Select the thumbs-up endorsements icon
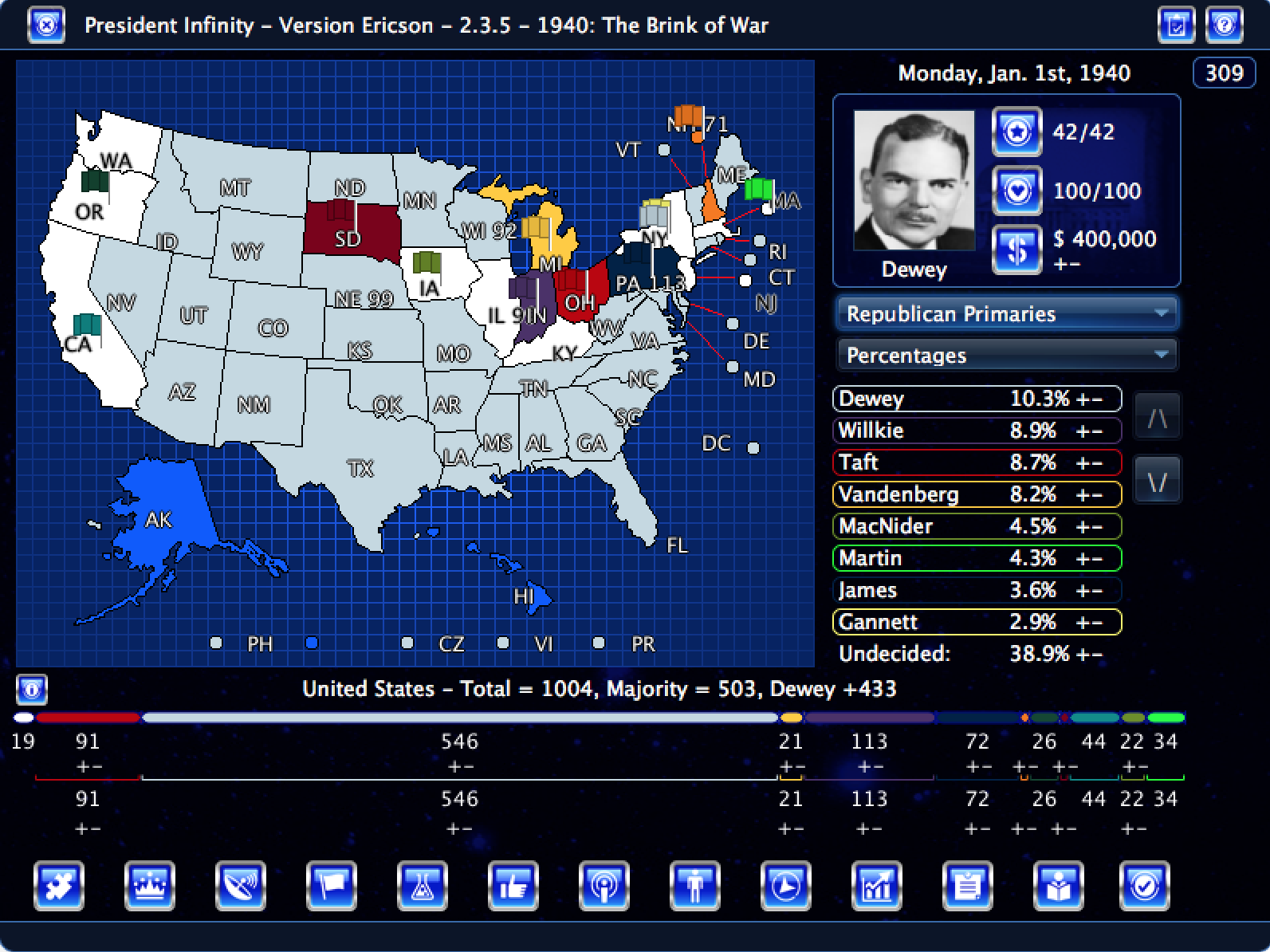The image size is (1270, 952). [514, 886]
